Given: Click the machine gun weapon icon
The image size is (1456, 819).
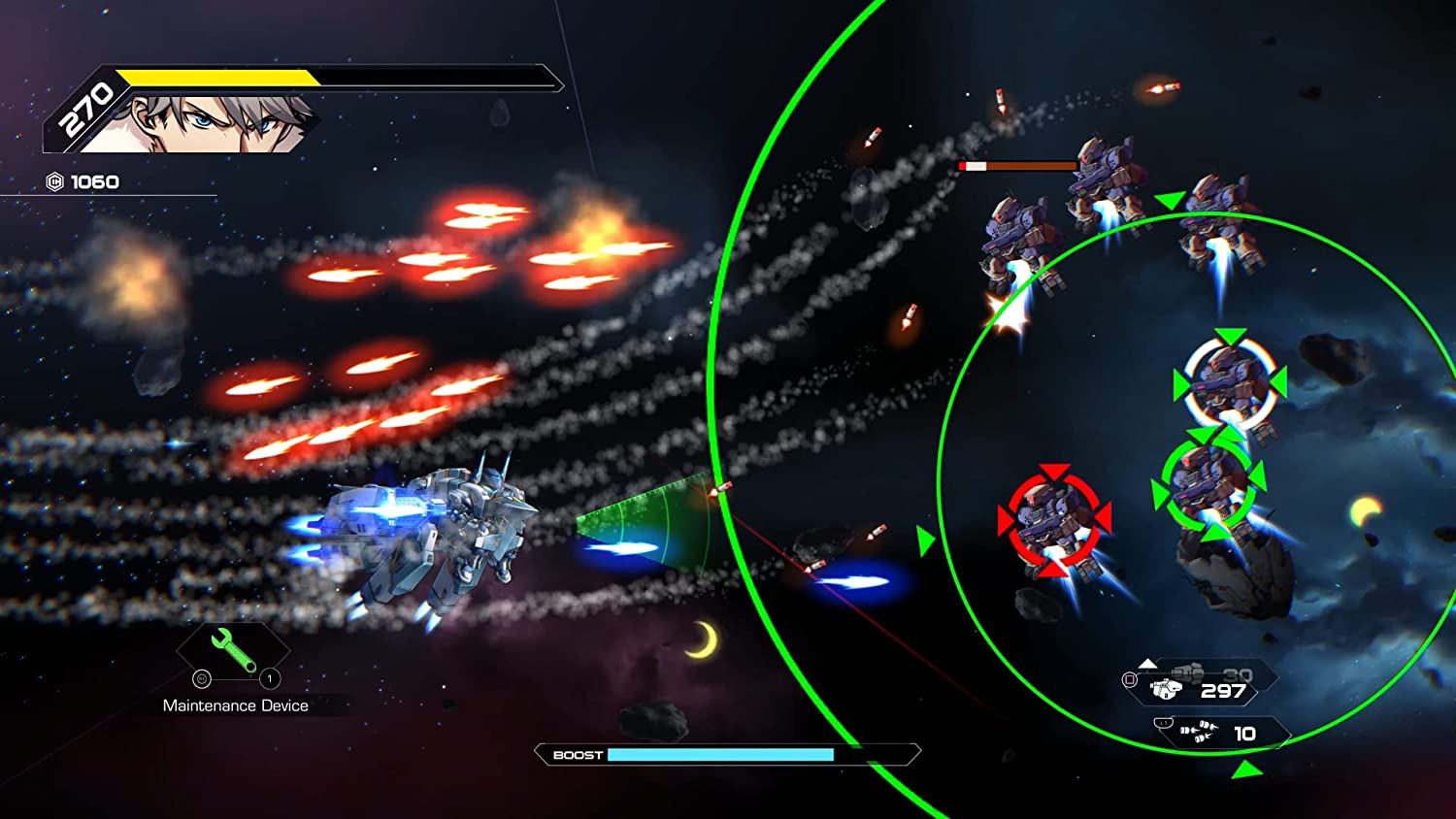Looking at the screenshot, I should pos(1164,691).
